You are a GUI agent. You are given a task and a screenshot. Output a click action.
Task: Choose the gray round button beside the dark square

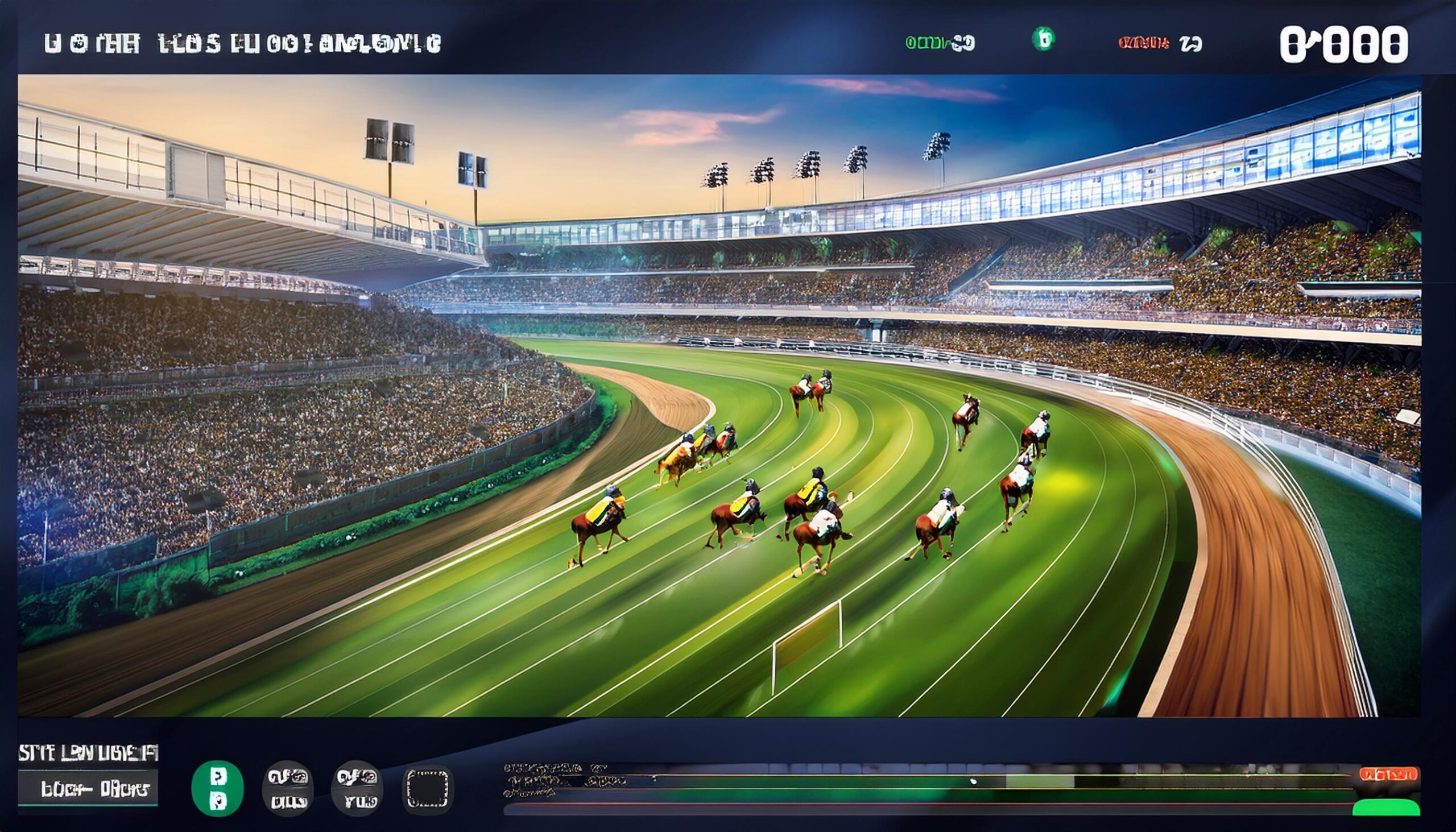pyautogui.click(x=357, y=789)
